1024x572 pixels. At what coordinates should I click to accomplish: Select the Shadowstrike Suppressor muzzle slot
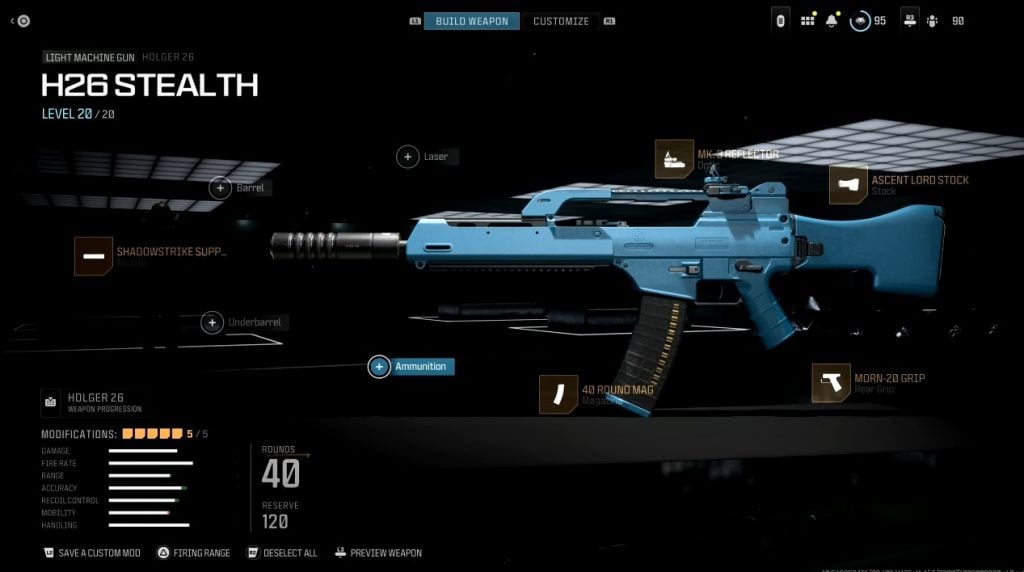tap(93, 257)
